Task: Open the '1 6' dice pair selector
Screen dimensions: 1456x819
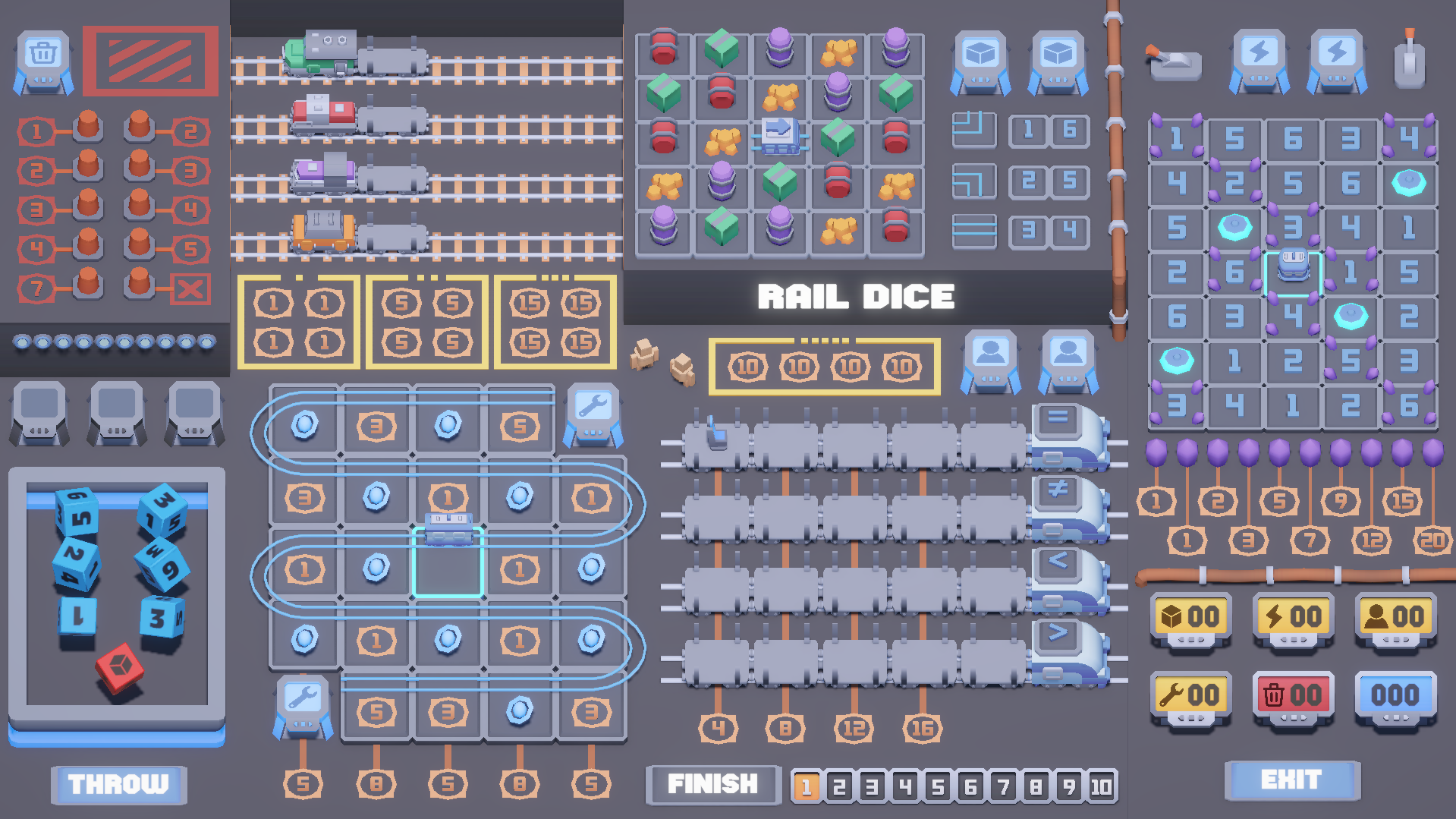Action: tap(1051, 131)
